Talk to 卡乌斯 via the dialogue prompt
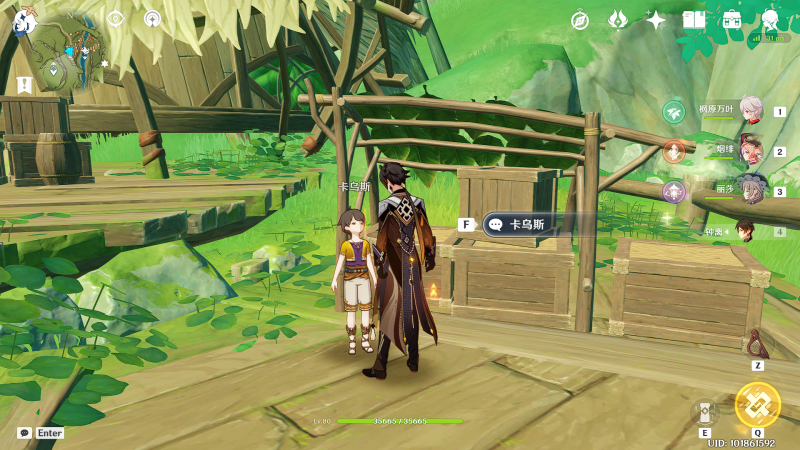This screenshot has width=800, height=450. click(520, 225)
